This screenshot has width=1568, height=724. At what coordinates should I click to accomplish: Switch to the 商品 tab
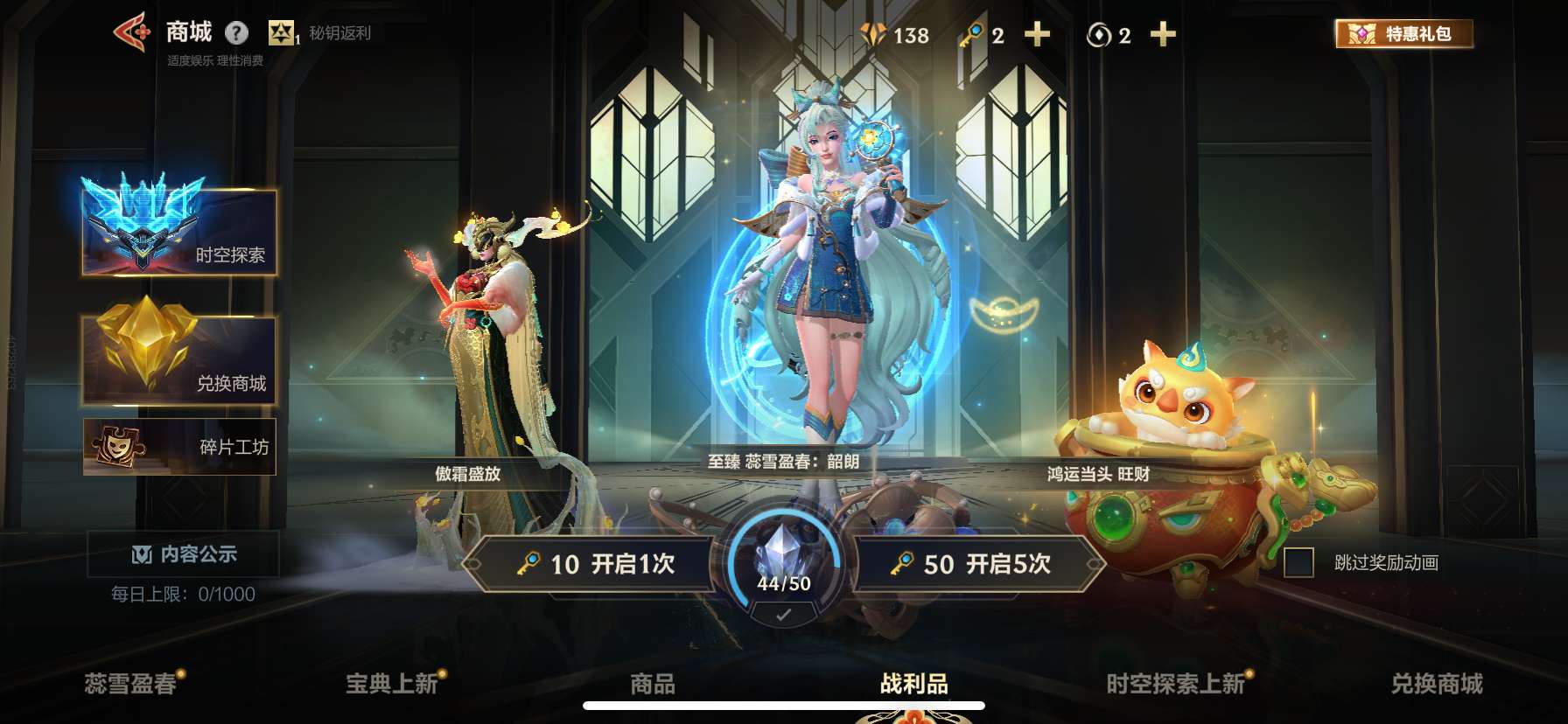click(650, 686)
